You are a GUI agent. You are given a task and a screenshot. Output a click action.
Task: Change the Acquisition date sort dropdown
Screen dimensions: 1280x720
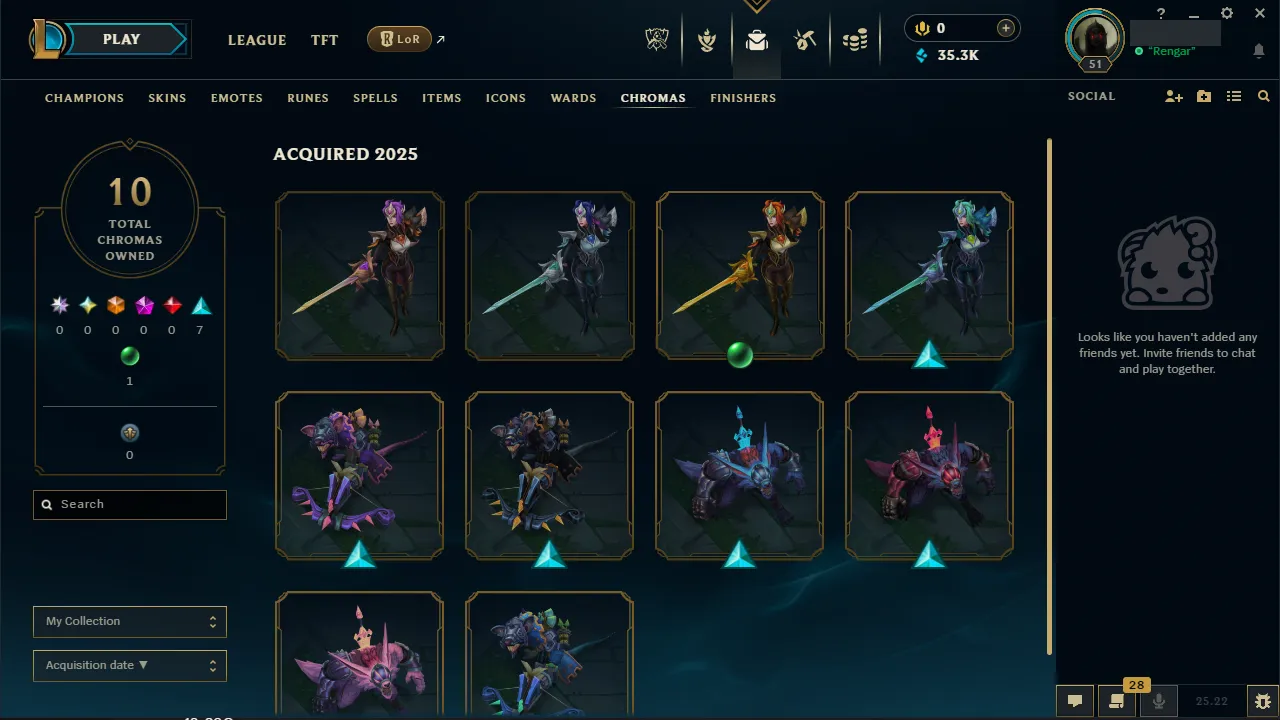(130, 665)
